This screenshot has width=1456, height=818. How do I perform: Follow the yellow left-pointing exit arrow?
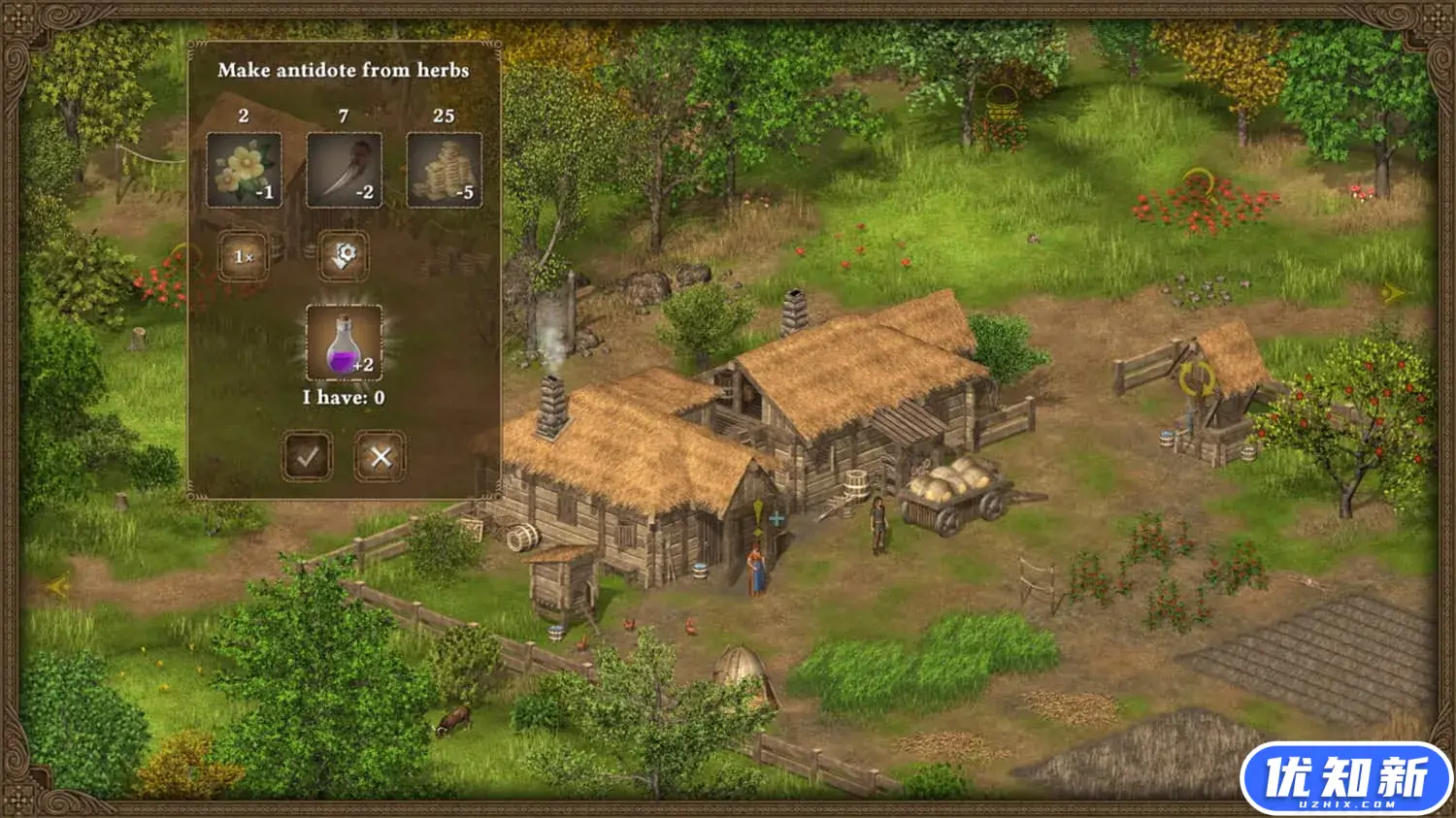click(57, 586)
